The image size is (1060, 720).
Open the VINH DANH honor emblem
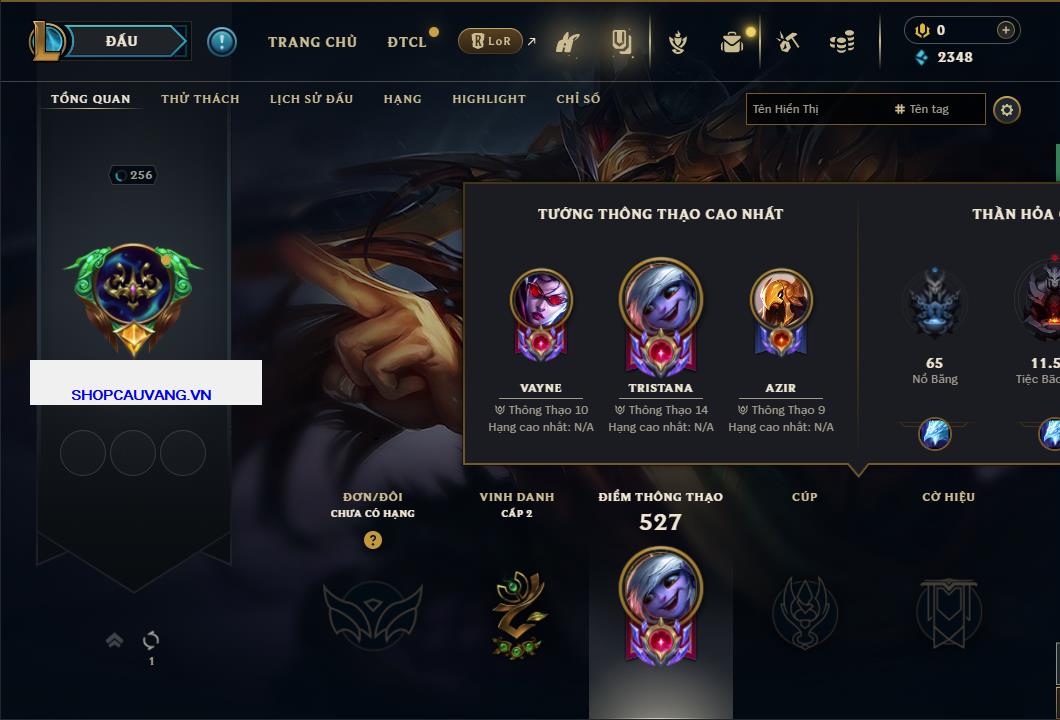(517, 612)
